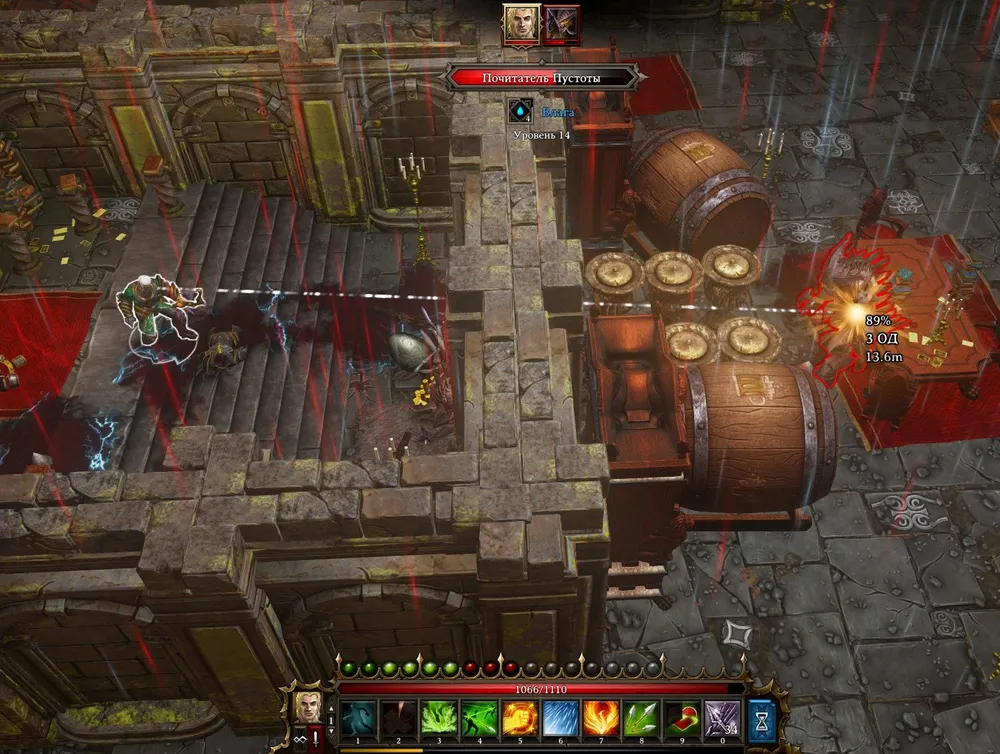End the turn with the hourglass button
The image size is (1000, 754).
tap(762, 719)
